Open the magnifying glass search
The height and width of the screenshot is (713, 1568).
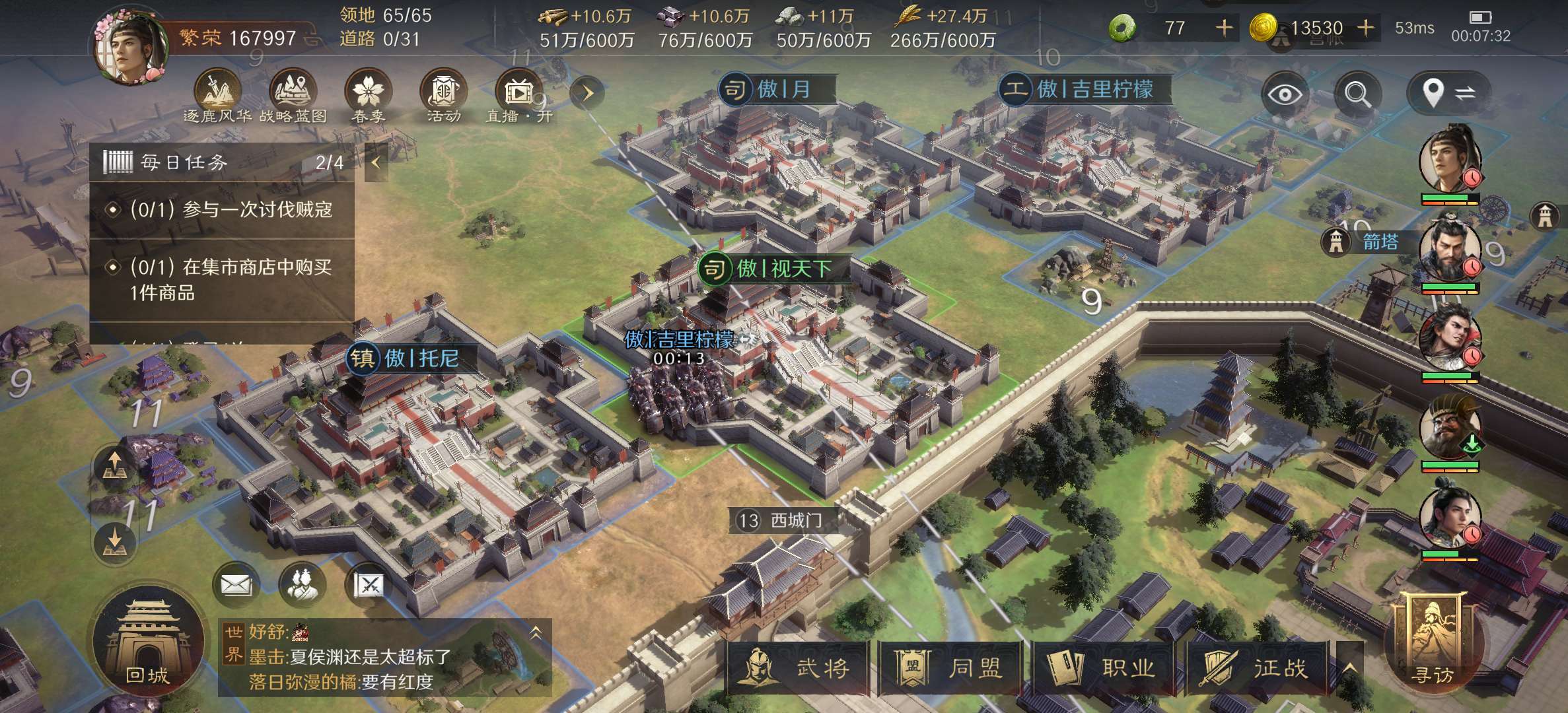1358,94
